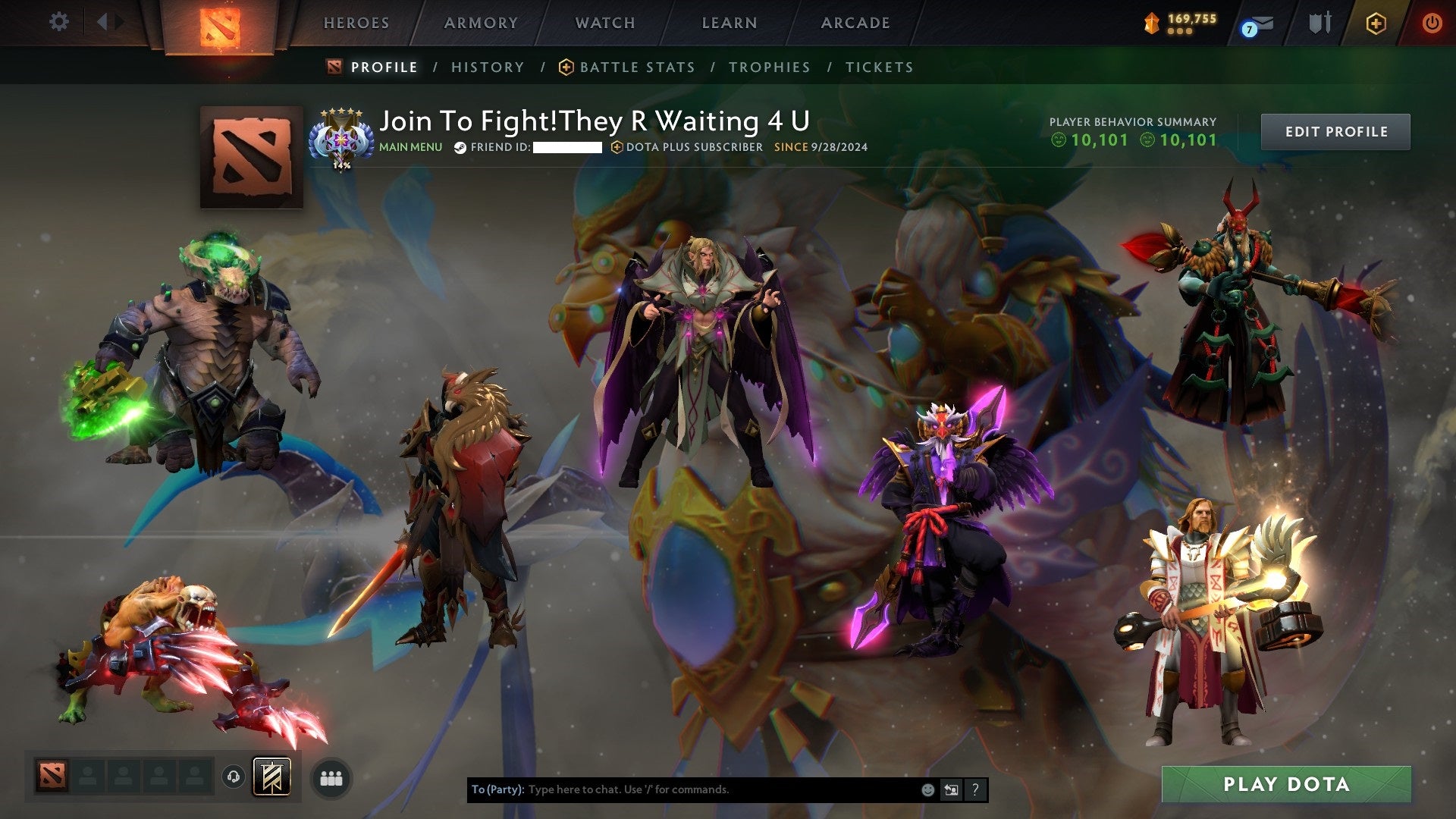Click the rank medal showing 14%
Screen dimensions: 1456x819
343,138
